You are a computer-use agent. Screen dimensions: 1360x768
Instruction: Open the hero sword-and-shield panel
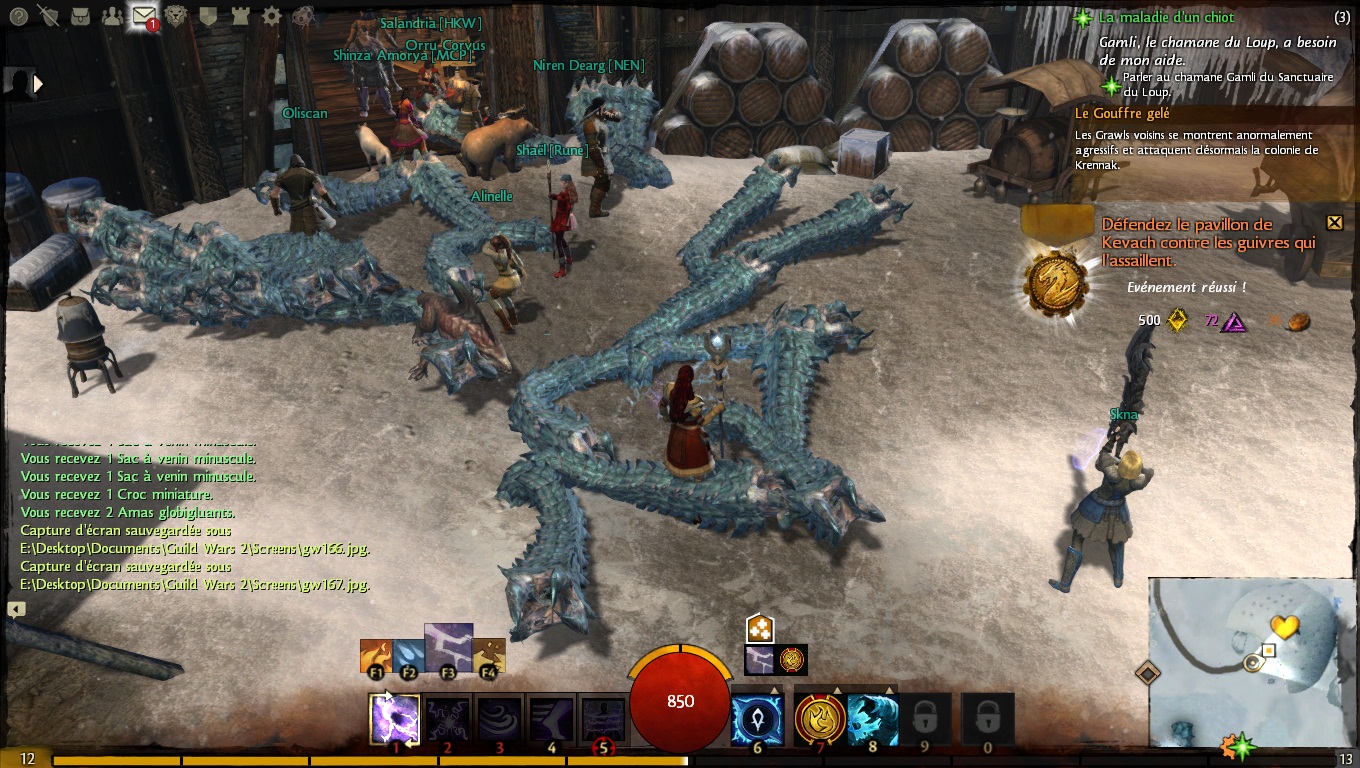coord(48,16)
